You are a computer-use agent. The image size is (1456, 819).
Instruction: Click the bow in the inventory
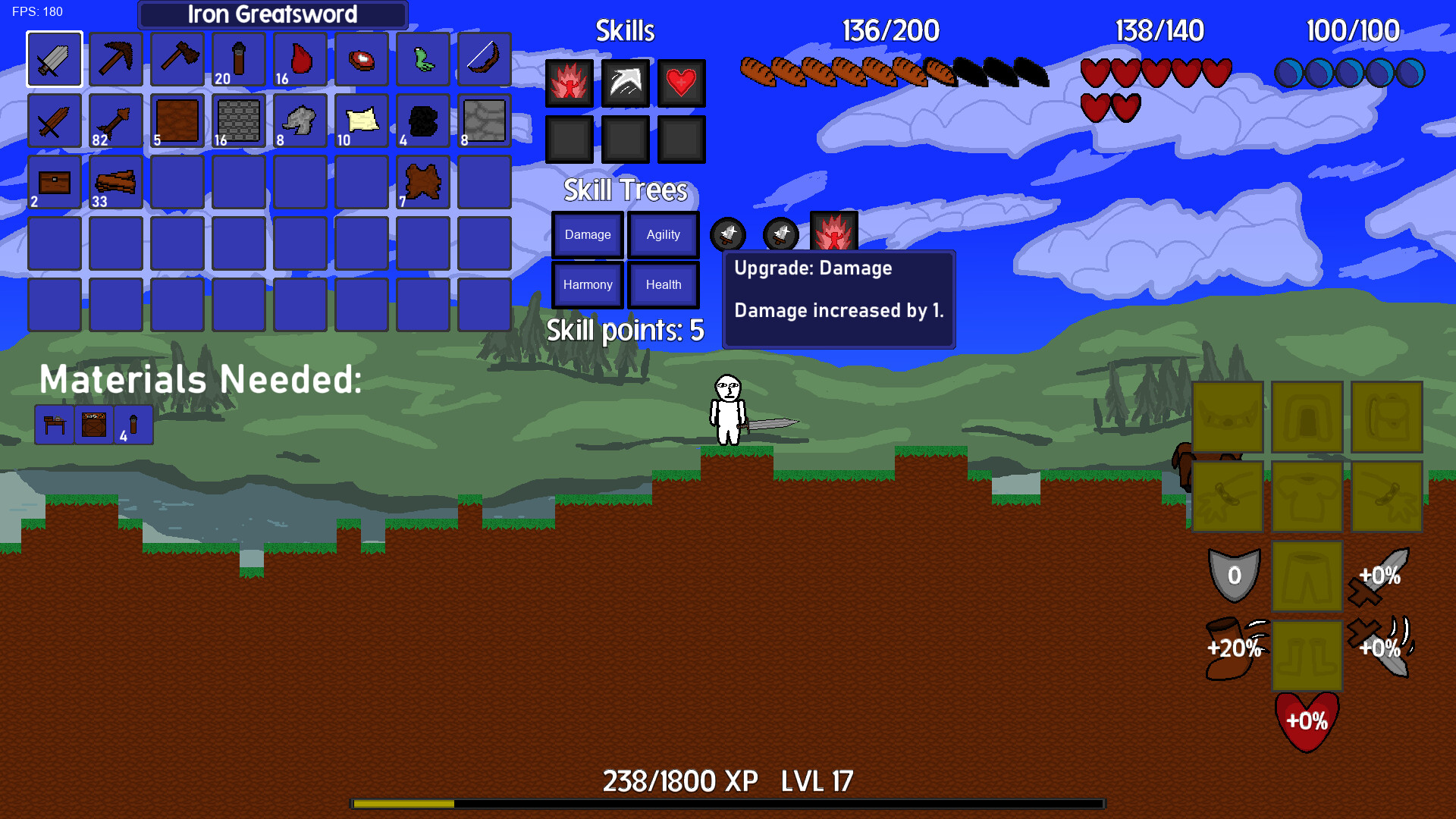click(x=484, y=59)
